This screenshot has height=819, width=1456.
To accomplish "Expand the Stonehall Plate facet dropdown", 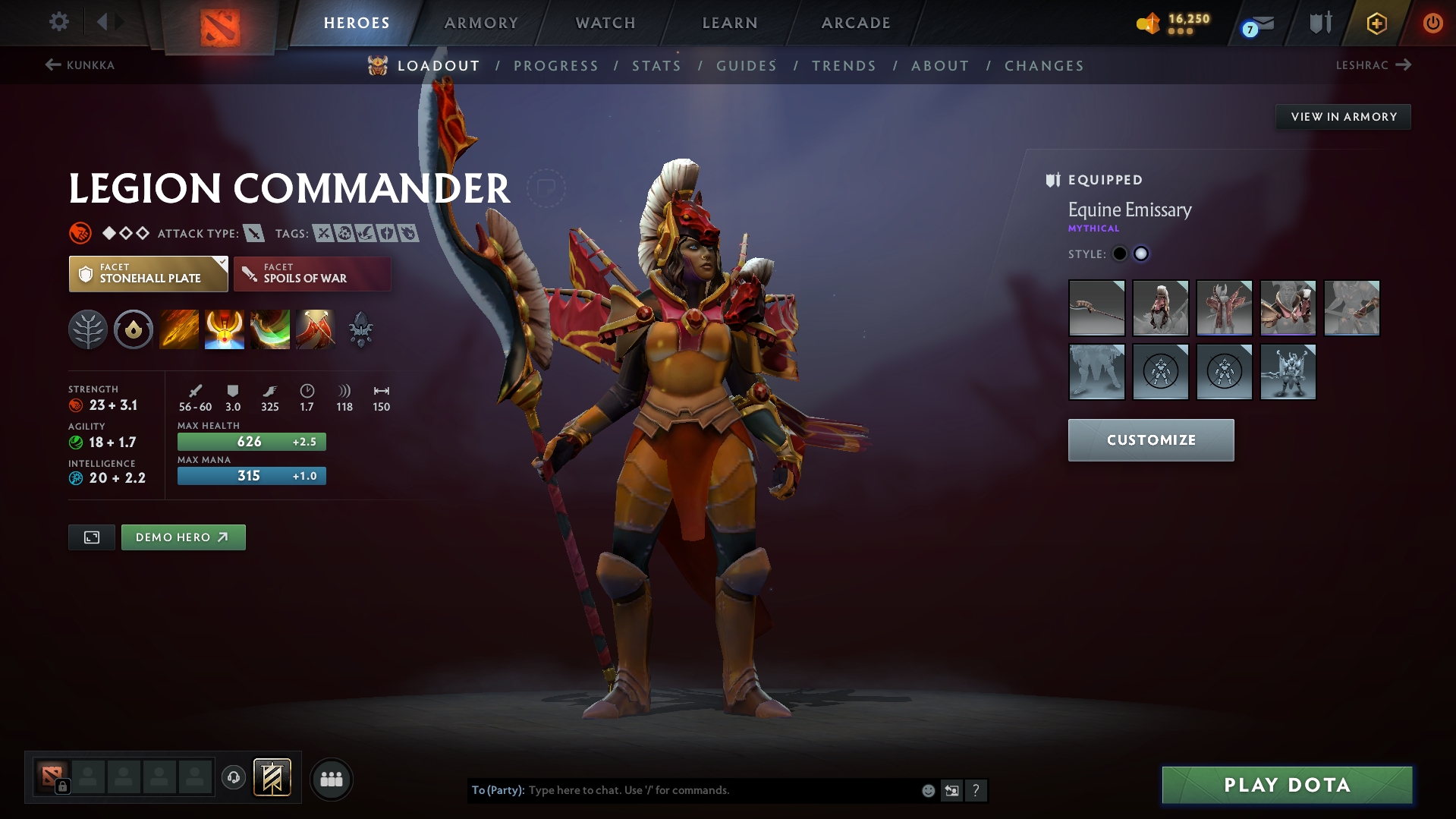I will (x=148, y=273).
